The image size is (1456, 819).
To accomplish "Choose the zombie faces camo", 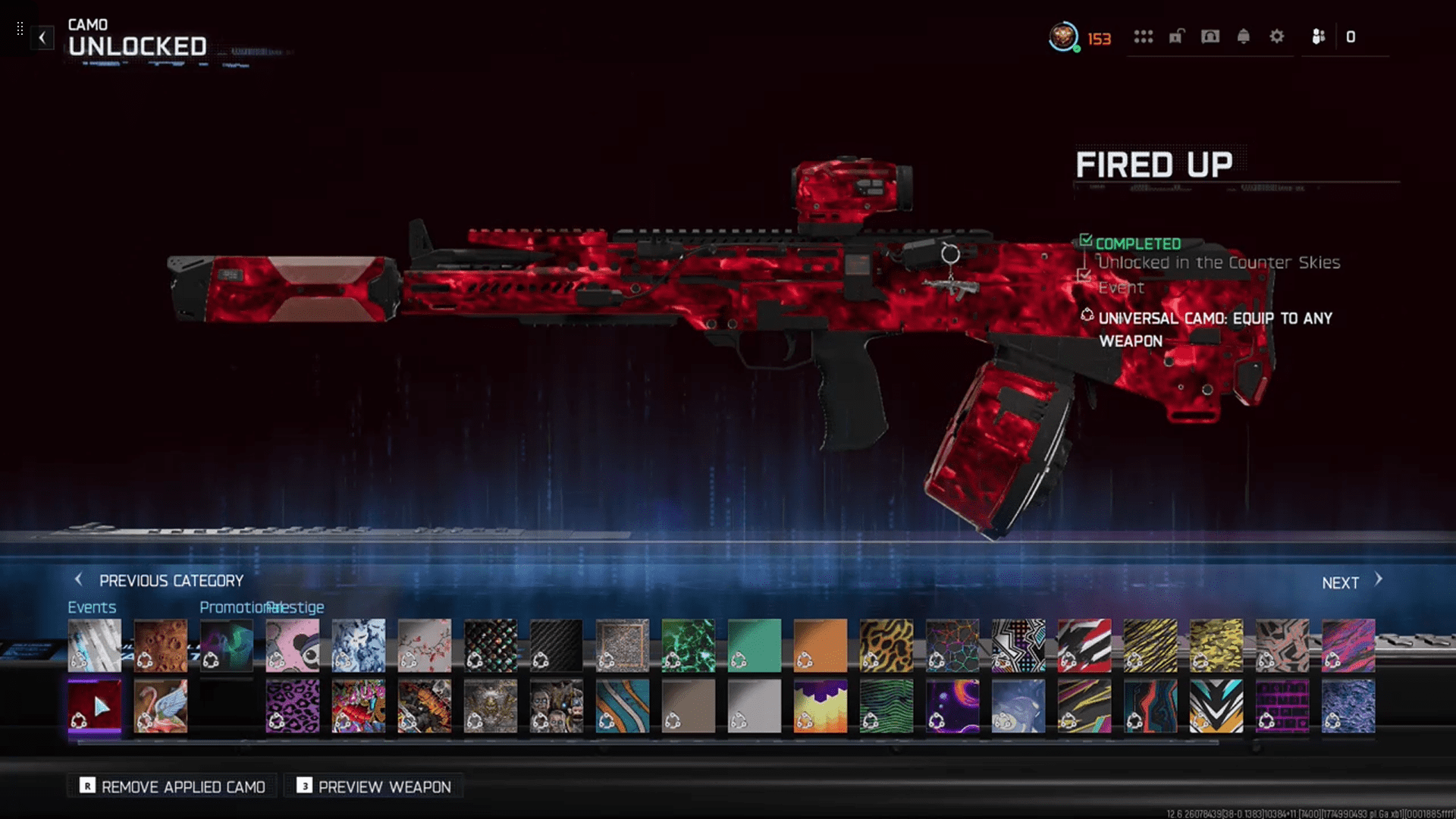I will tap(557, 706).
